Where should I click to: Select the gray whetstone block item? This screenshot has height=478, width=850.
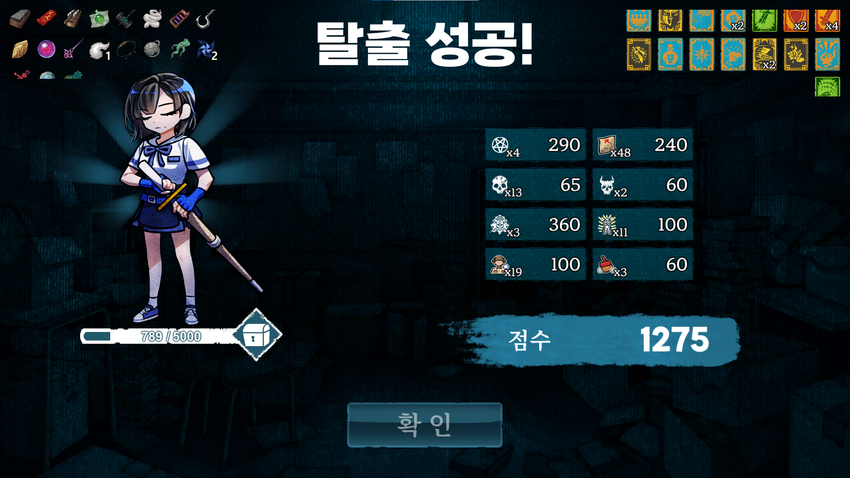(x=20, y=18)
